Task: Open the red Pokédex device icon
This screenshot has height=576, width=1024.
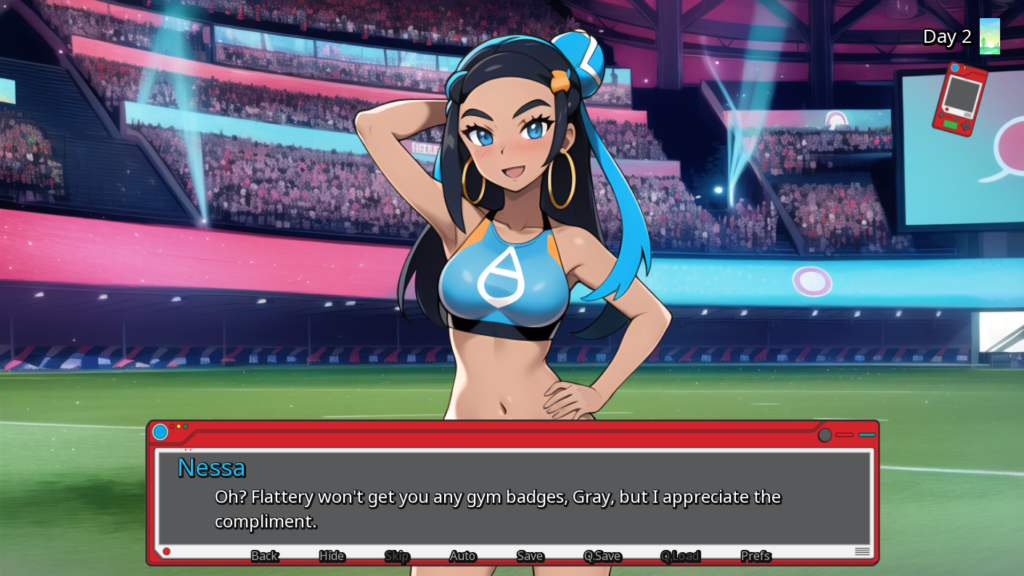Action: click(x=959, y=98)
